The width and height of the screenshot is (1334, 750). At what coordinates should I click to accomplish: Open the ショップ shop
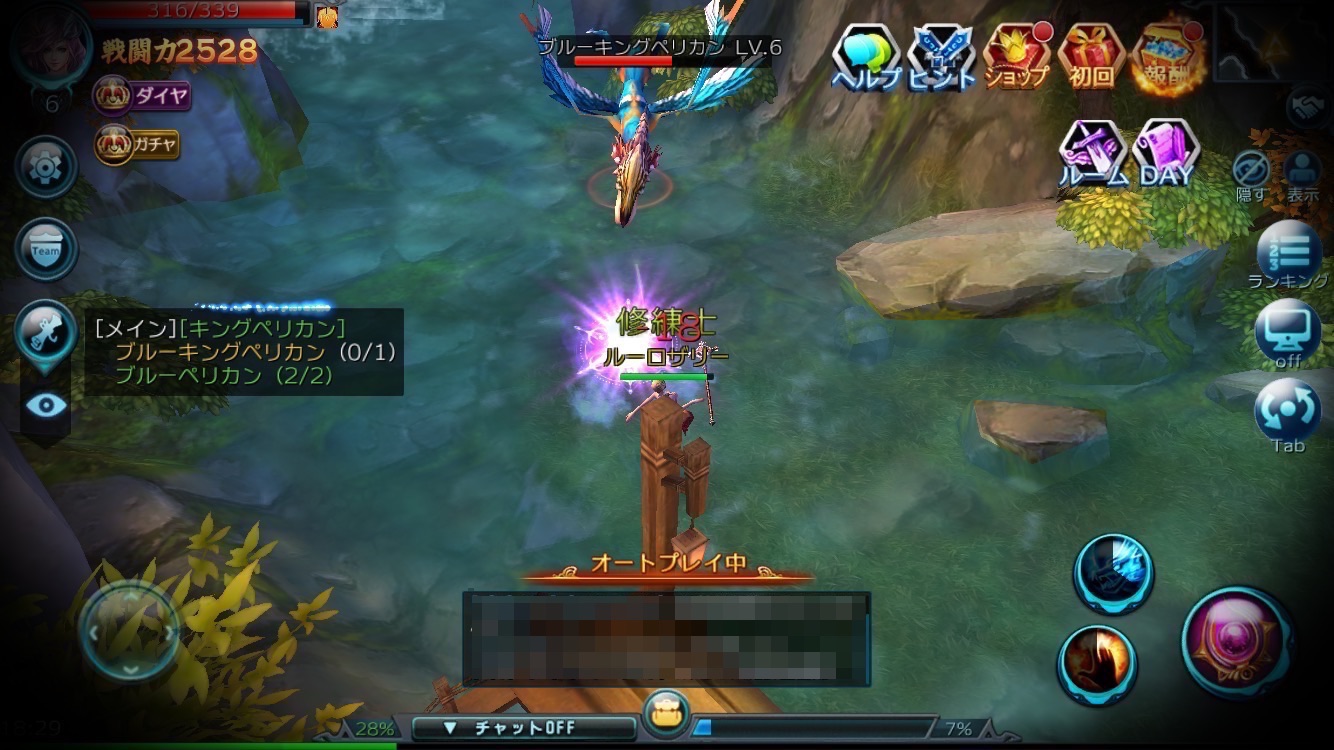tap(1016, 56)
